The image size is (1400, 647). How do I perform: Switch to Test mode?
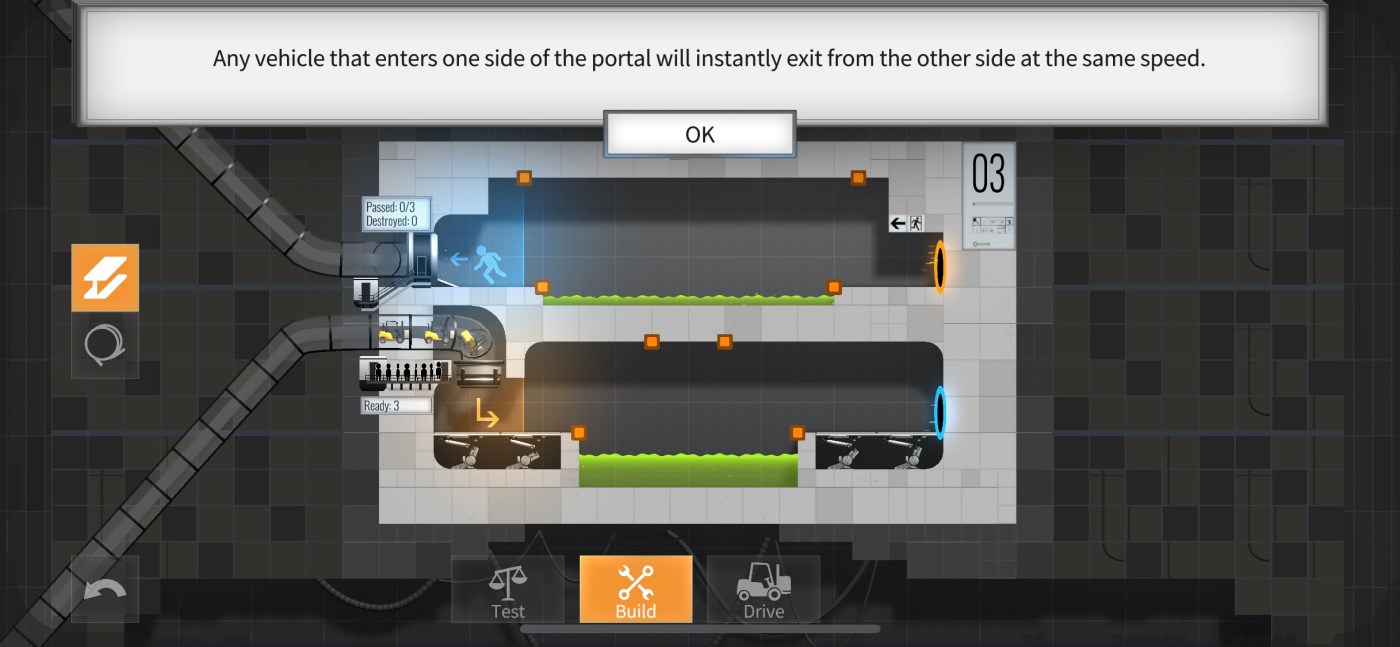(507, 591)
